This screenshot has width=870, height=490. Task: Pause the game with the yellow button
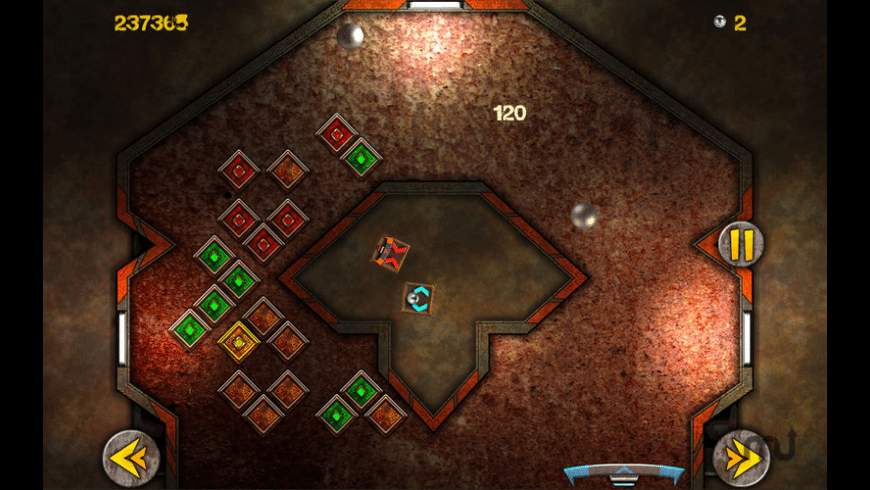point(741,244)
